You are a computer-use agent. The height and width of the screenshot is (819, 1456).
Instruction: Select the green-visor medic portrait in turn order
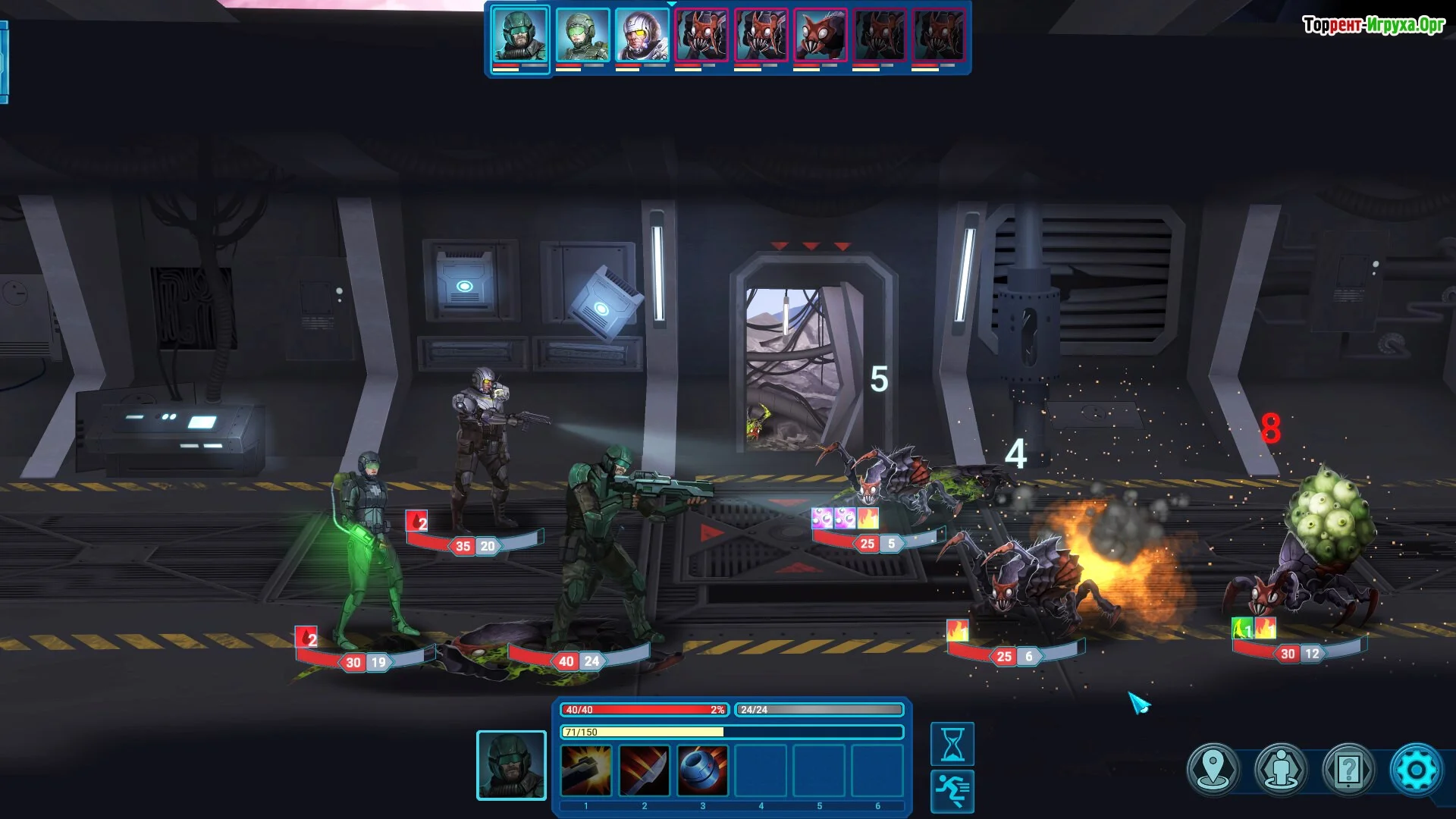pyautogui.click(x=582, y=35)
